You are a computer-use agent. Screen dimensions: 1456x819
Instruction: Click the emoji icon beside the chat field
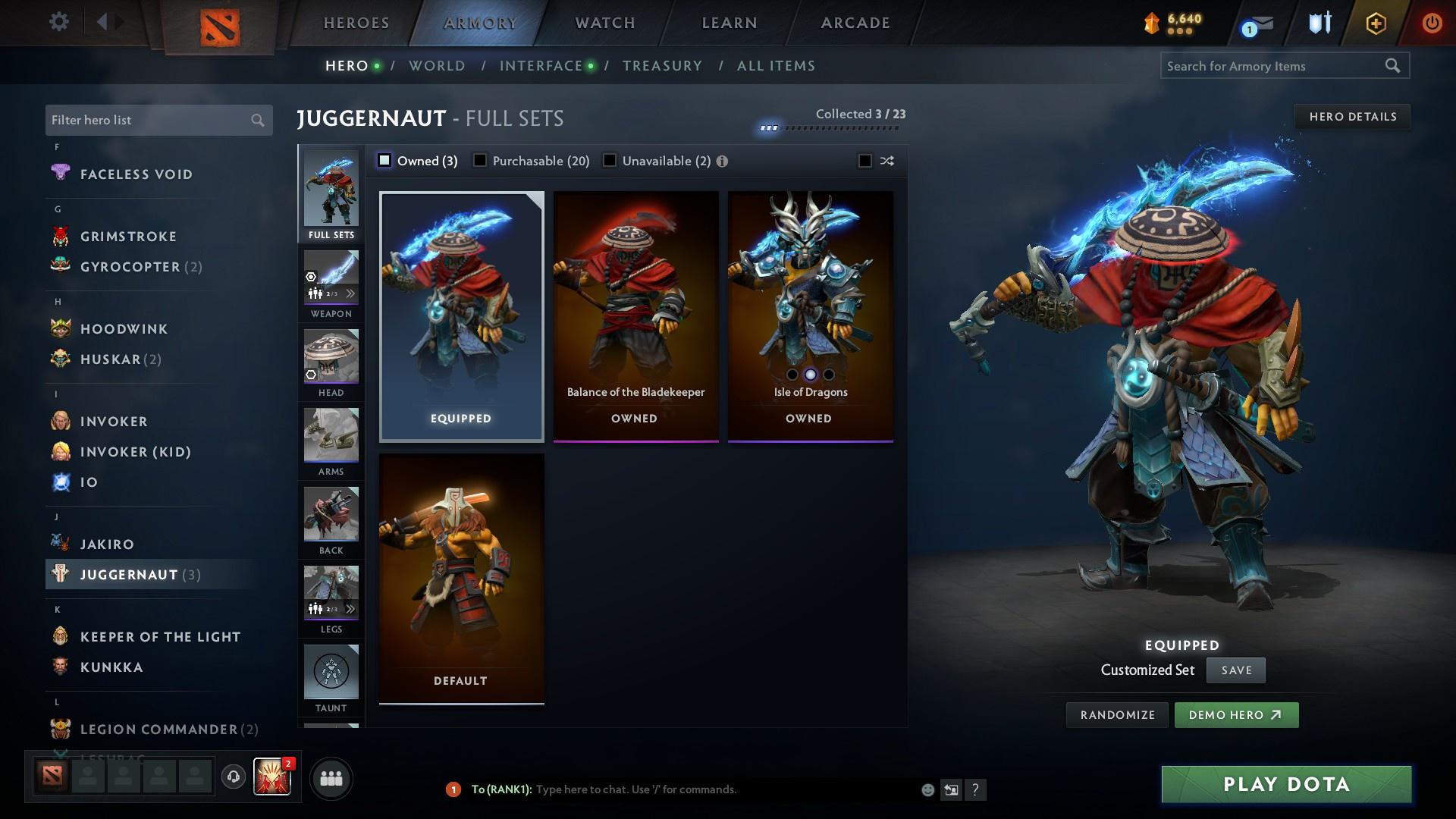[927, 789]
